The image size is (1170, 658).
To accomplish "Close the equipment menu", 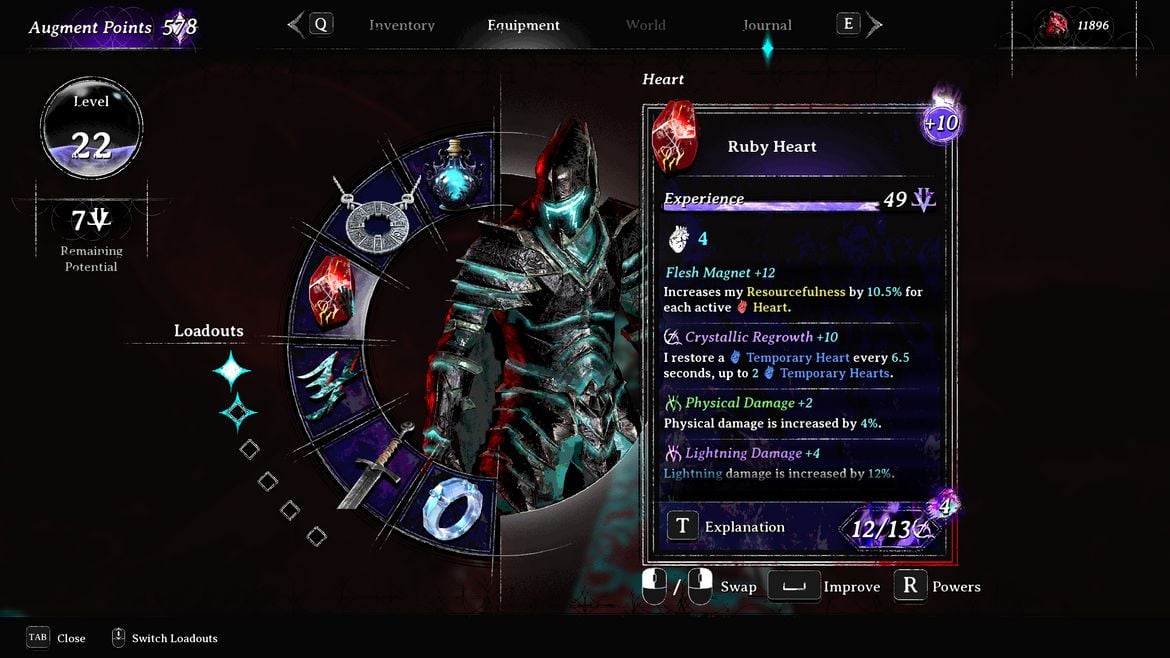I will point(38,638).
